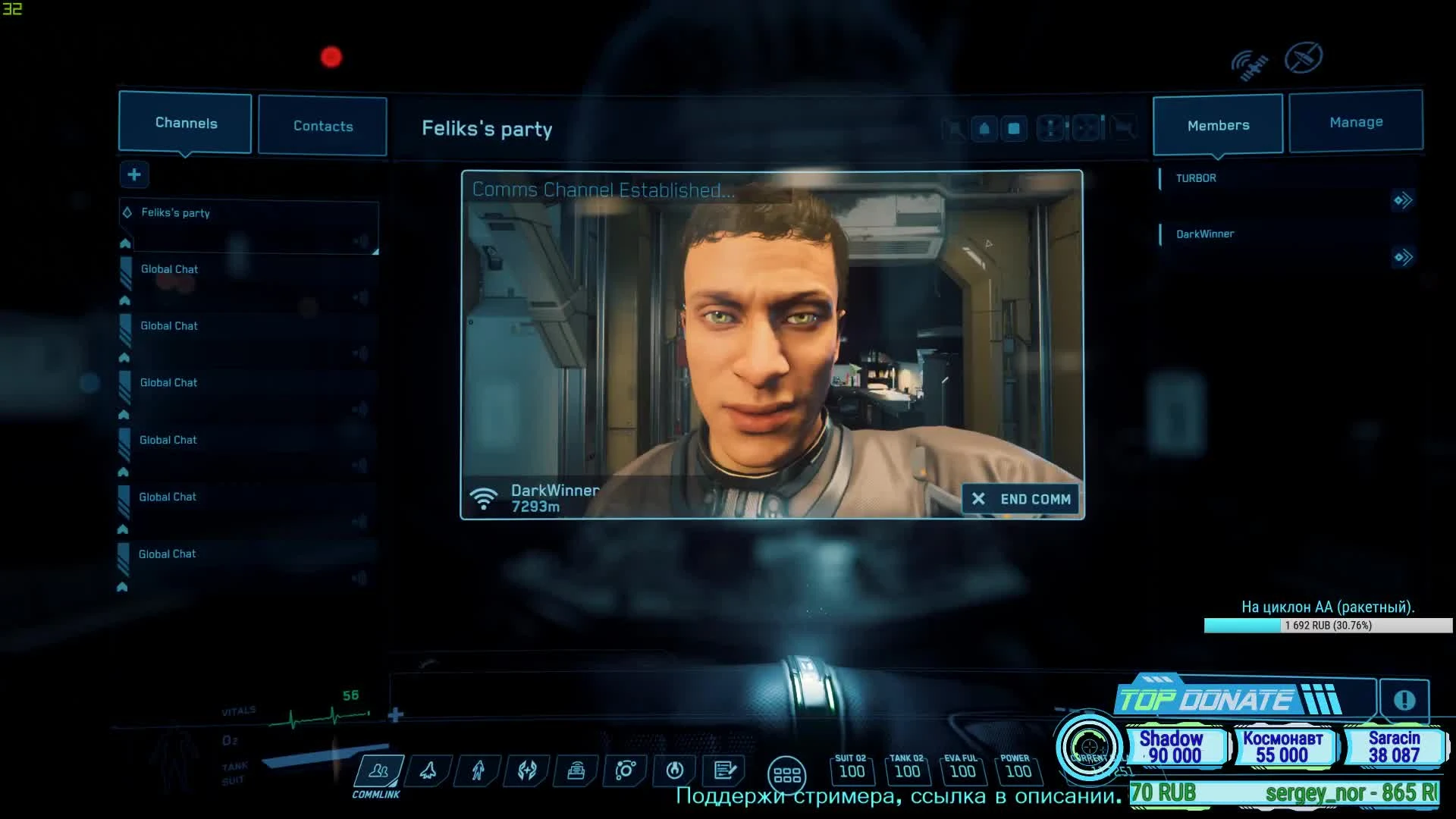Toggle the volume icon on first Global Chat
Screen dimensions: 1456x819
(361, 296)
